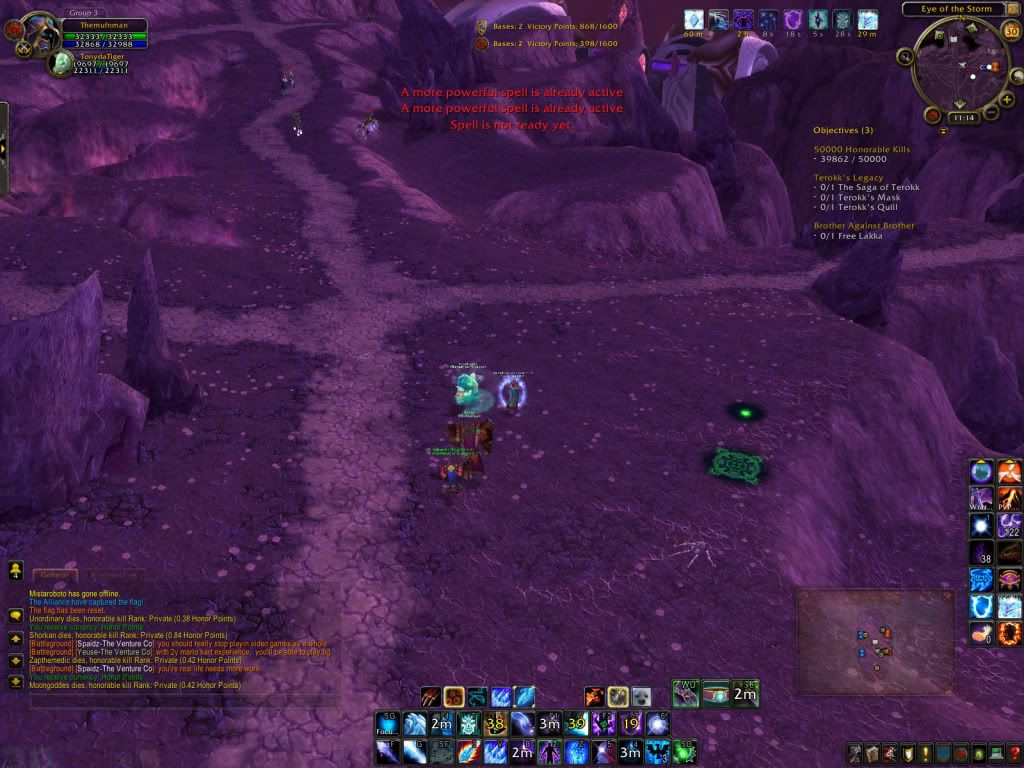Activate the green swirl ability on bottom bar
Screen dimensions: 1024x768
click(x=683, y=752)
